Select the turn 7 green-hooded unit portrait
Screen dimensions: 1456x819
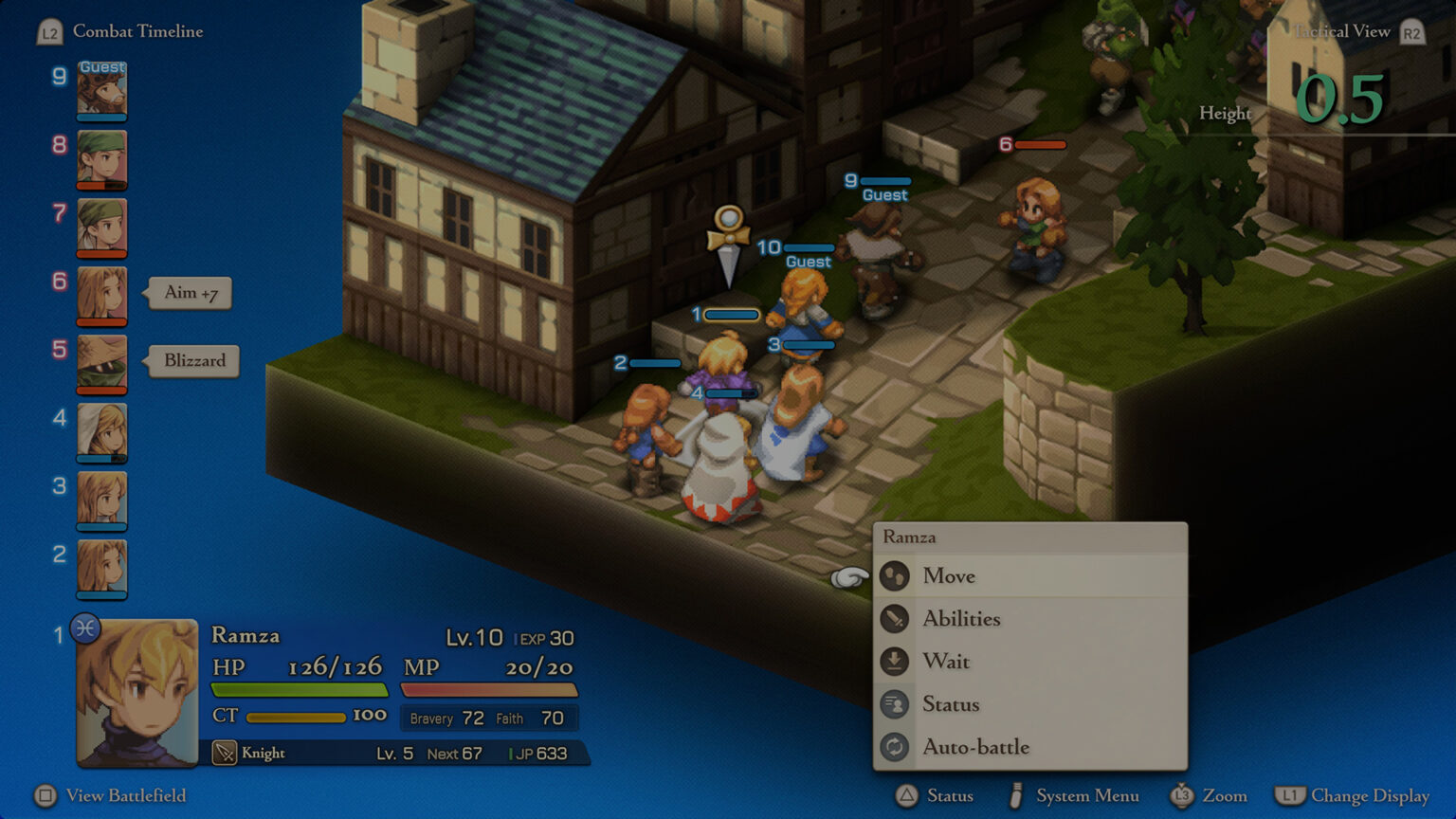(x=101, y=227)
